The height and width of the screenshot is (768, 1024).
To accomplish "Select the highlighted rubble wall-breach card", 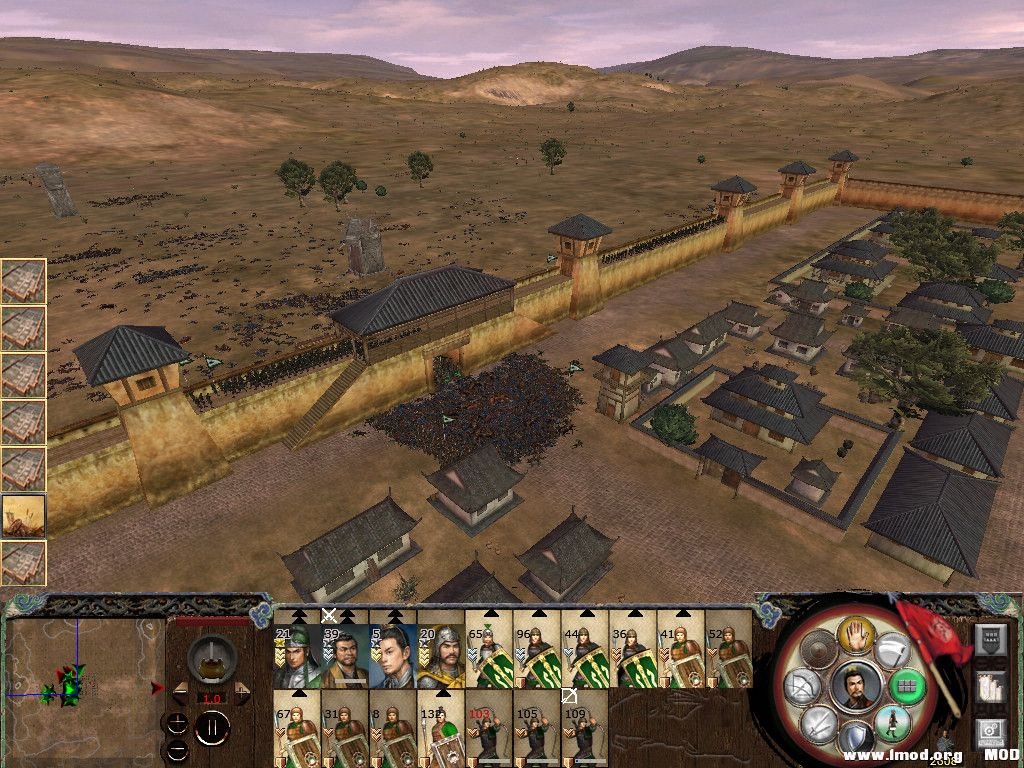I will pyautogui.click(x=23, y=515).
